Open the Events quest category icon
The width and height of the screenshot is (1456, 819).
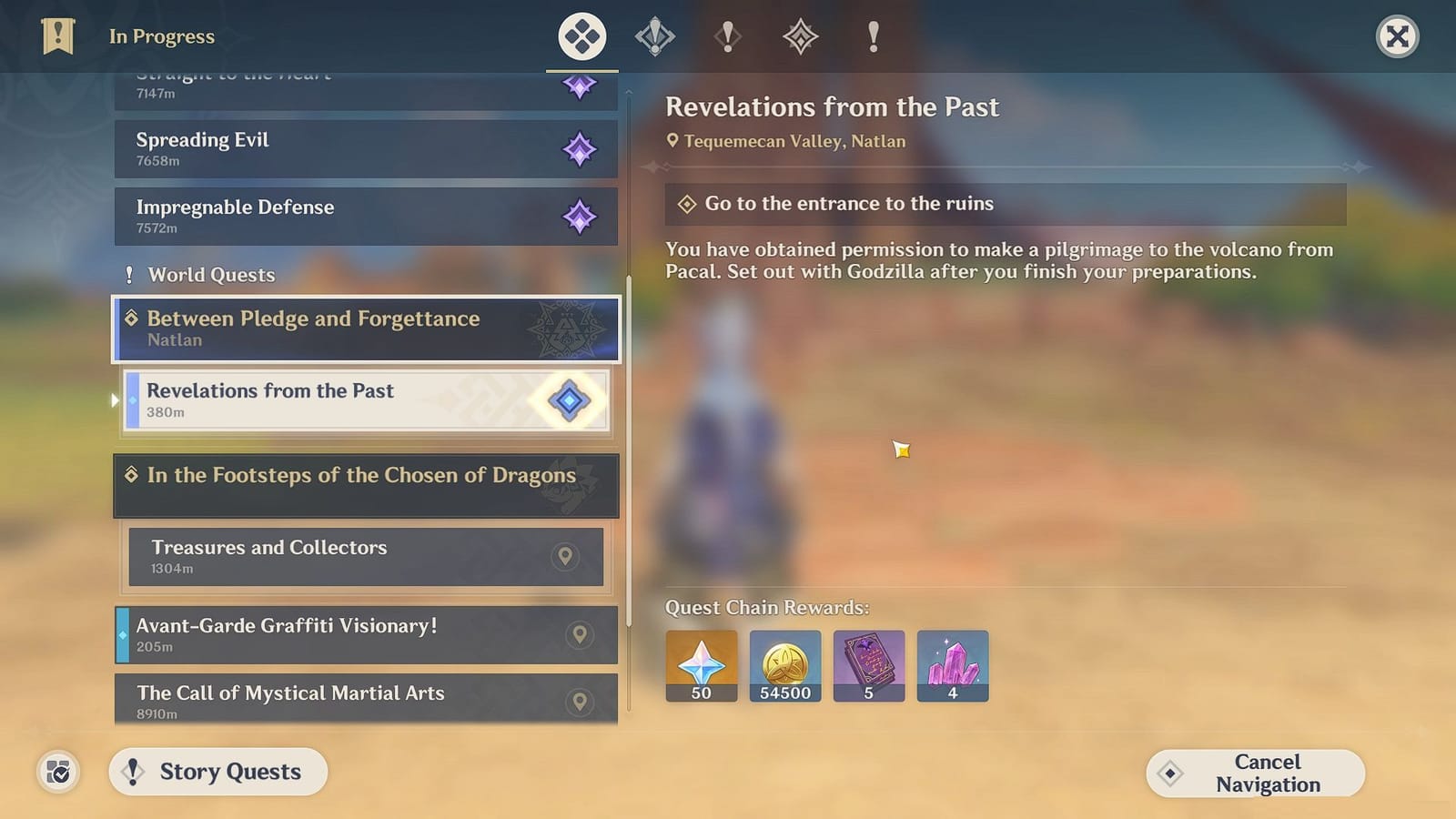click(801, 36)
